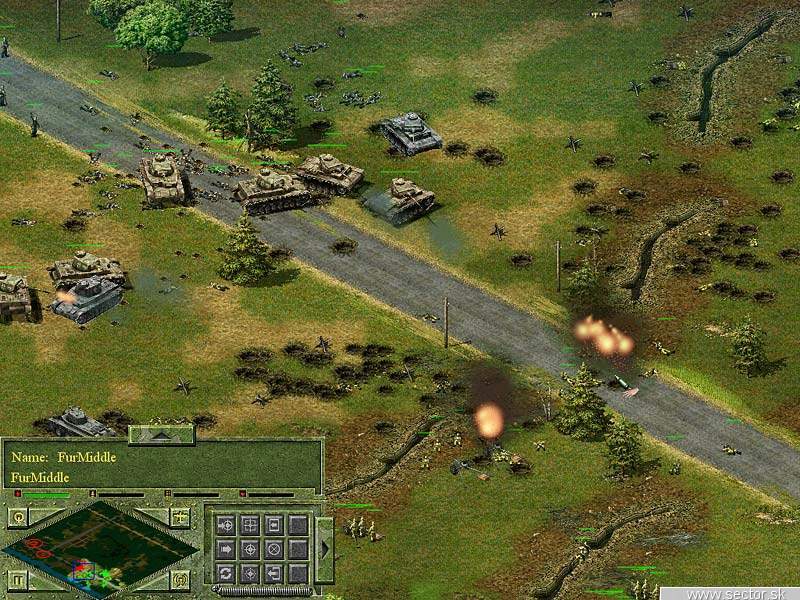Expand the command panel with the right arrow
800x600 pixels.
point(324,549)
